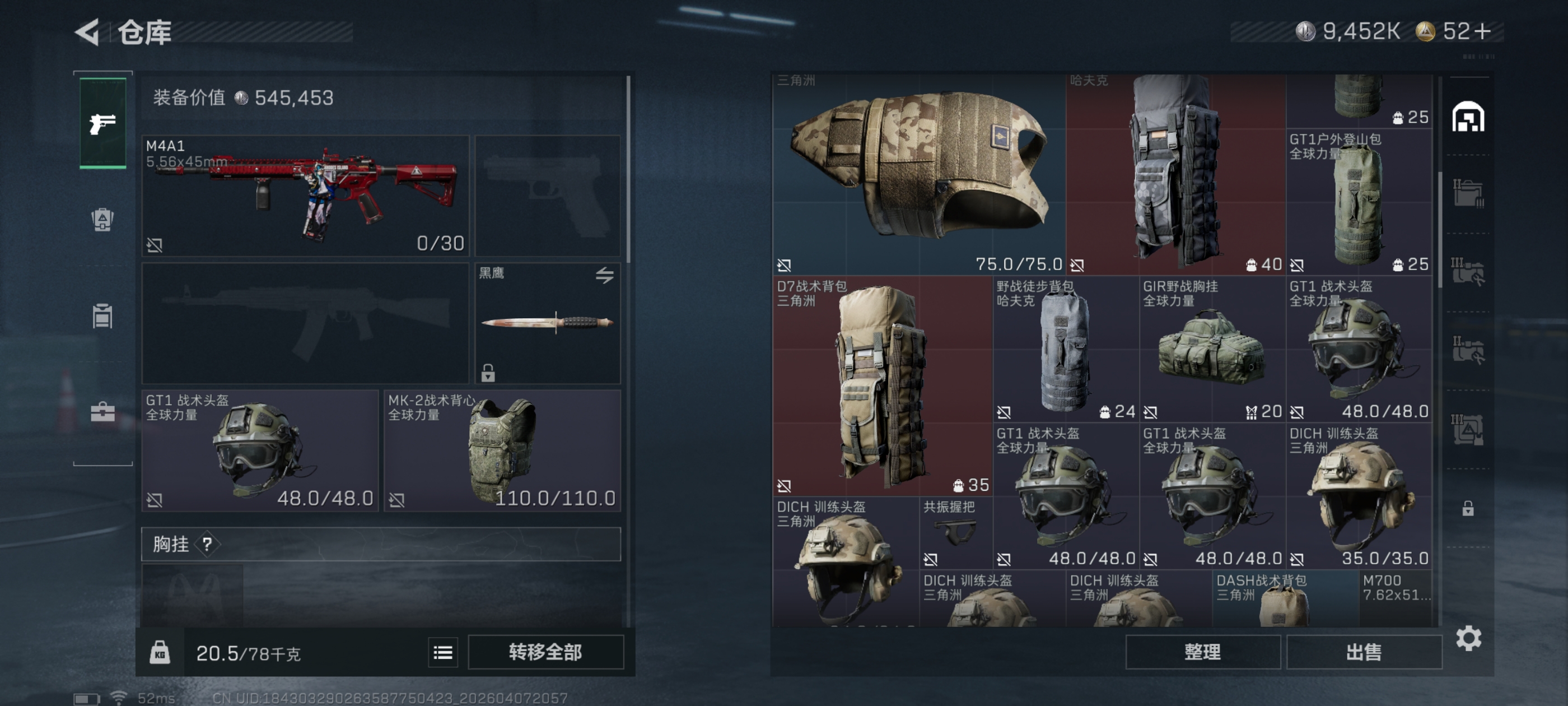Viewport: 1568px width, 706px height.
Task: Open the item list view icon
Action: [x=442, y=653]
